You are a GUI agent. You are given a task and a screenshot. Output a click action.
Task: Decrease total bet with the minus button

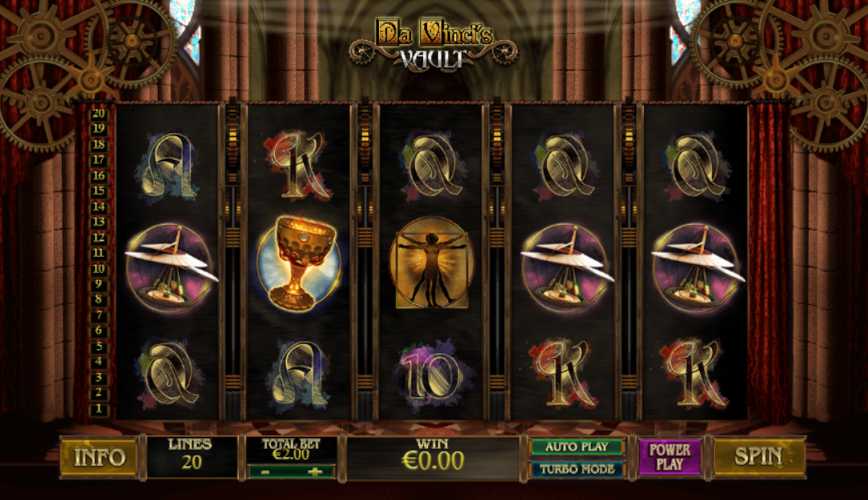pyautogui.click(x=264, y=470)
